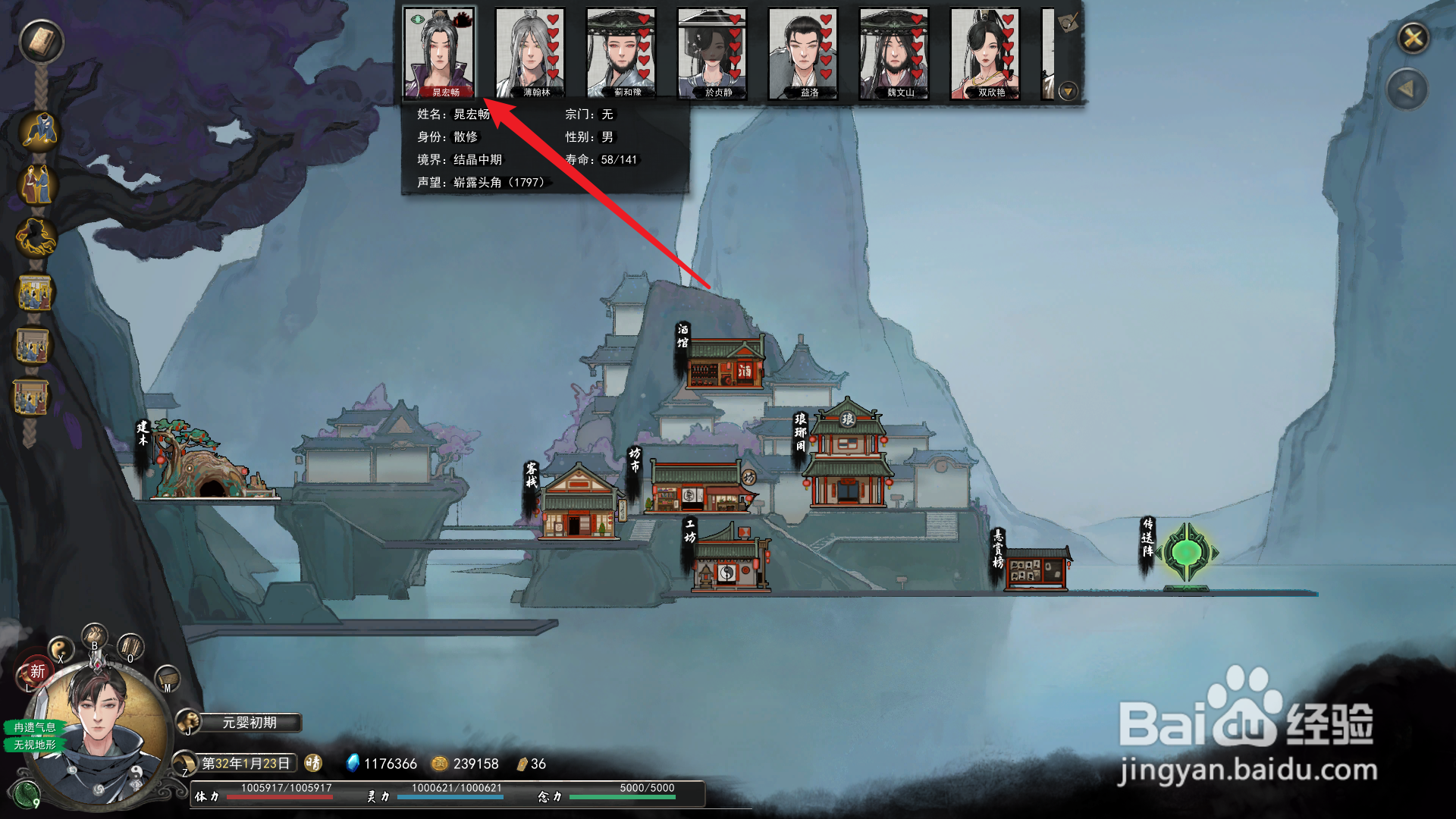Pick the 益洛 character portrait
The height and width of the screenshot is (819, 1456).
pos(803,53)
